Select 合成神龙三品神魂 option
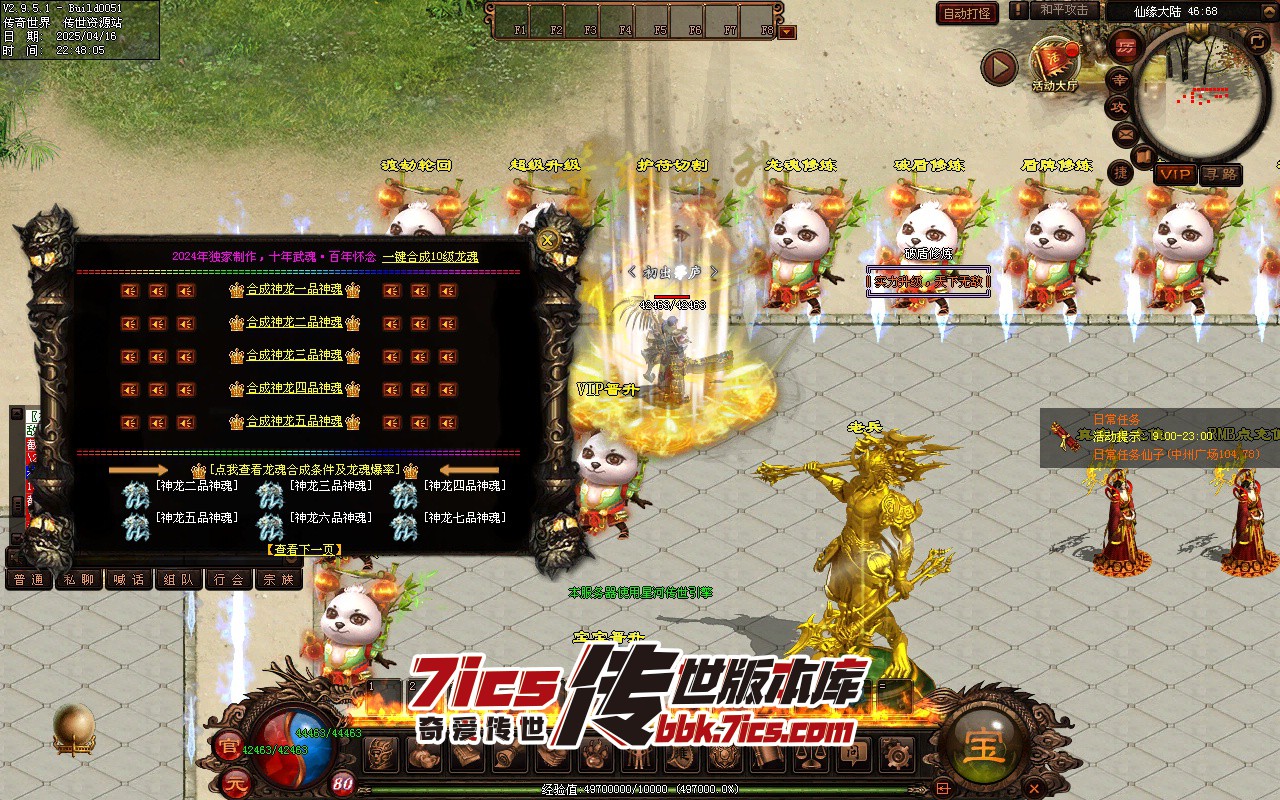Viewport: 1280px width, 800px height. pos(294,356)
